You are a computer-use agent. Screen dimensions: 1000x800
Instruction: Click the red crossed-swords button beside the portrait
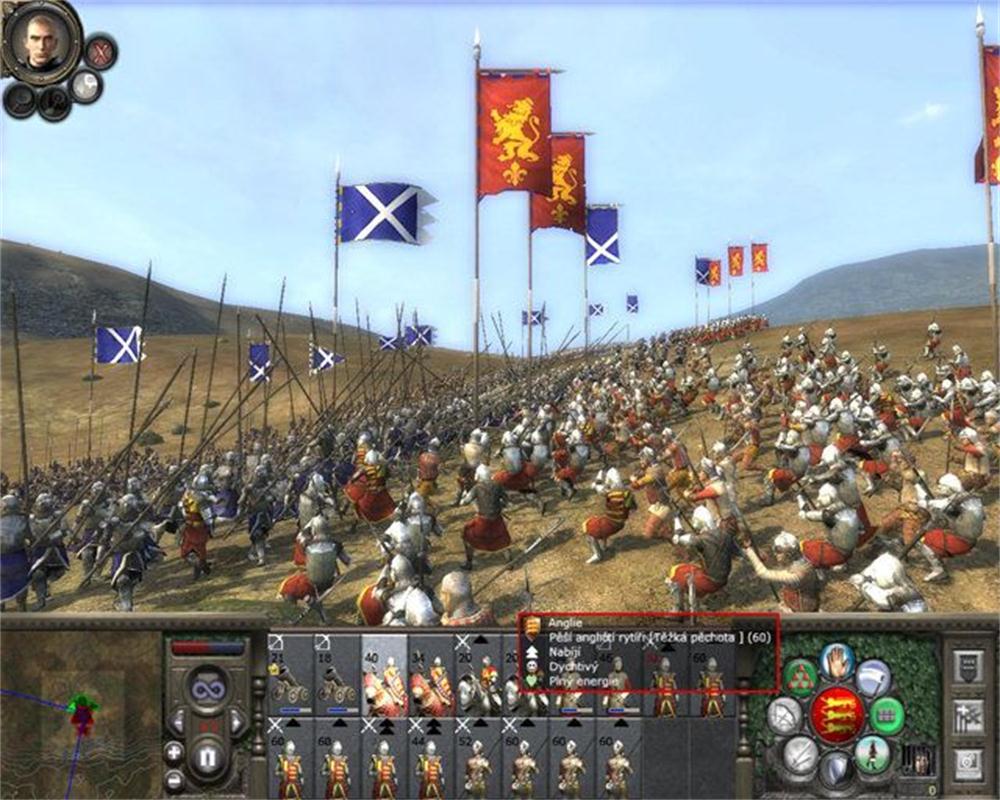coord(99,51)
